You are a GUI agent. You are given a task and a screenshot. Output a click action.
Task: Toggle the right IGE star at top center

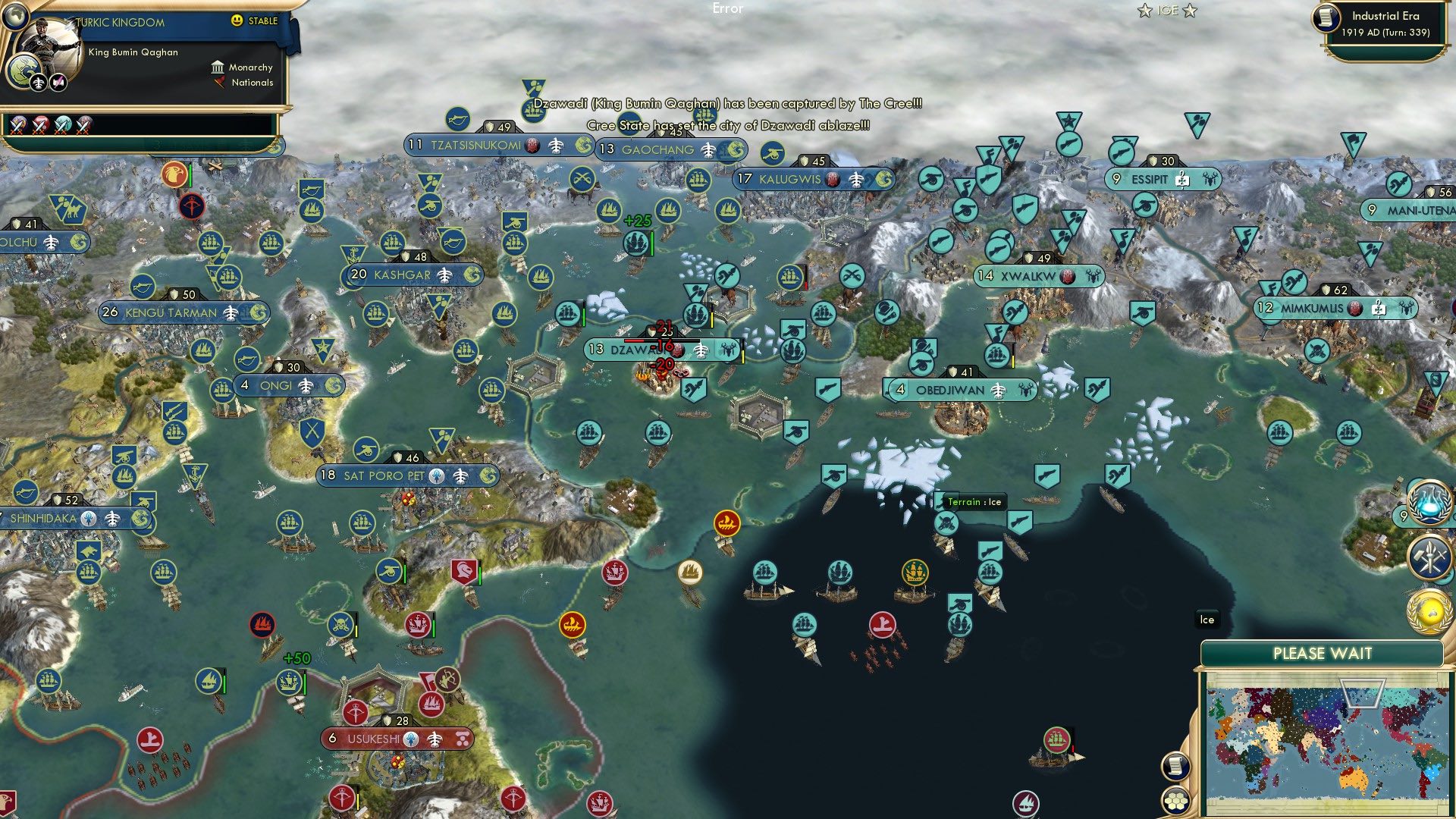[1190, 10]
